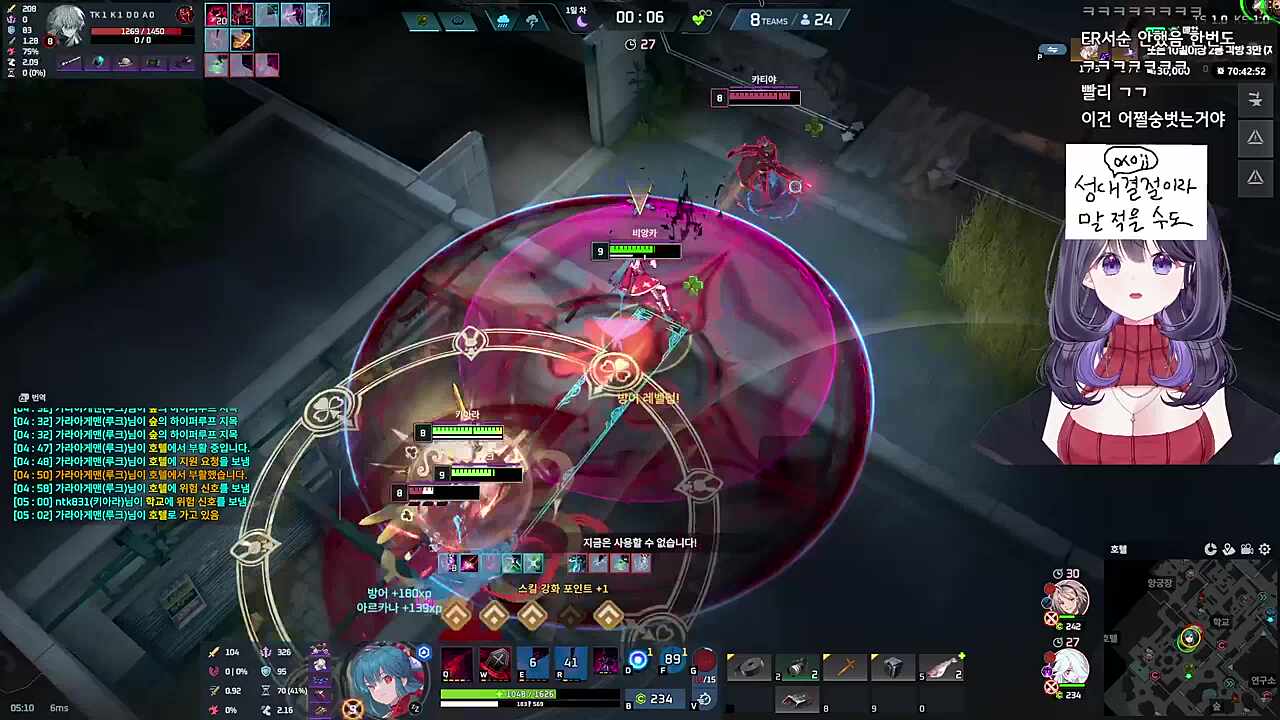Open the minimap settings gear
Screen dimensions: 1280x720
(1265, 549)
